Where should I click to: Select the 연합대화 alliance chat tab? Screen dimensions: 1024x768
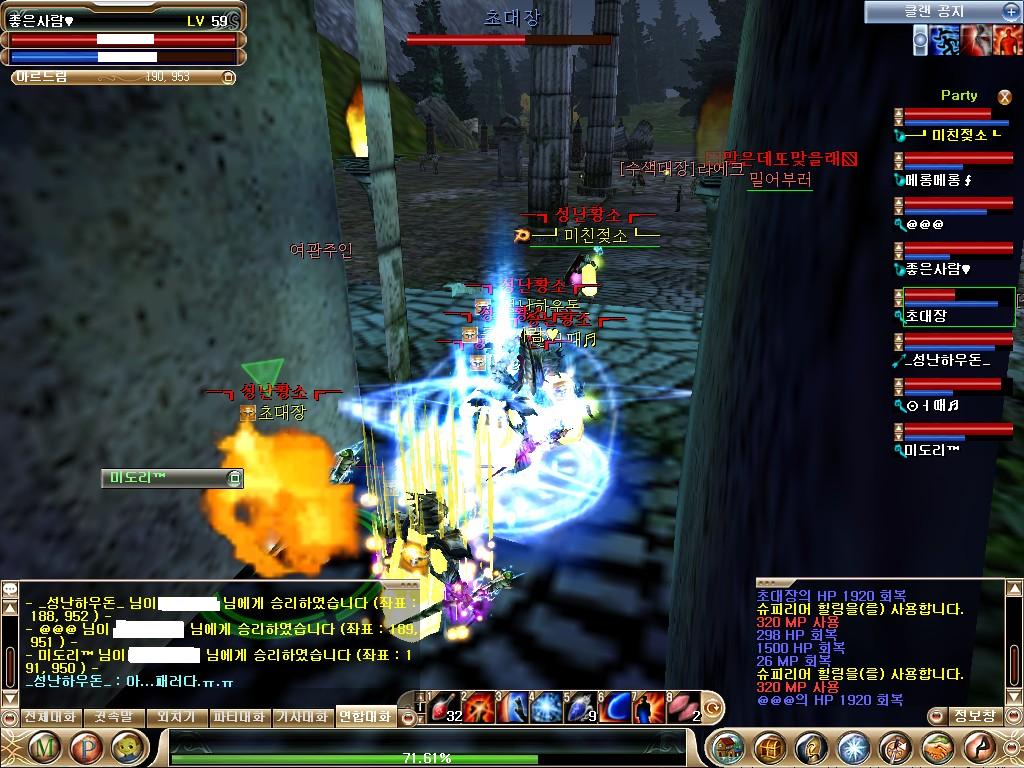click(365, 717)
